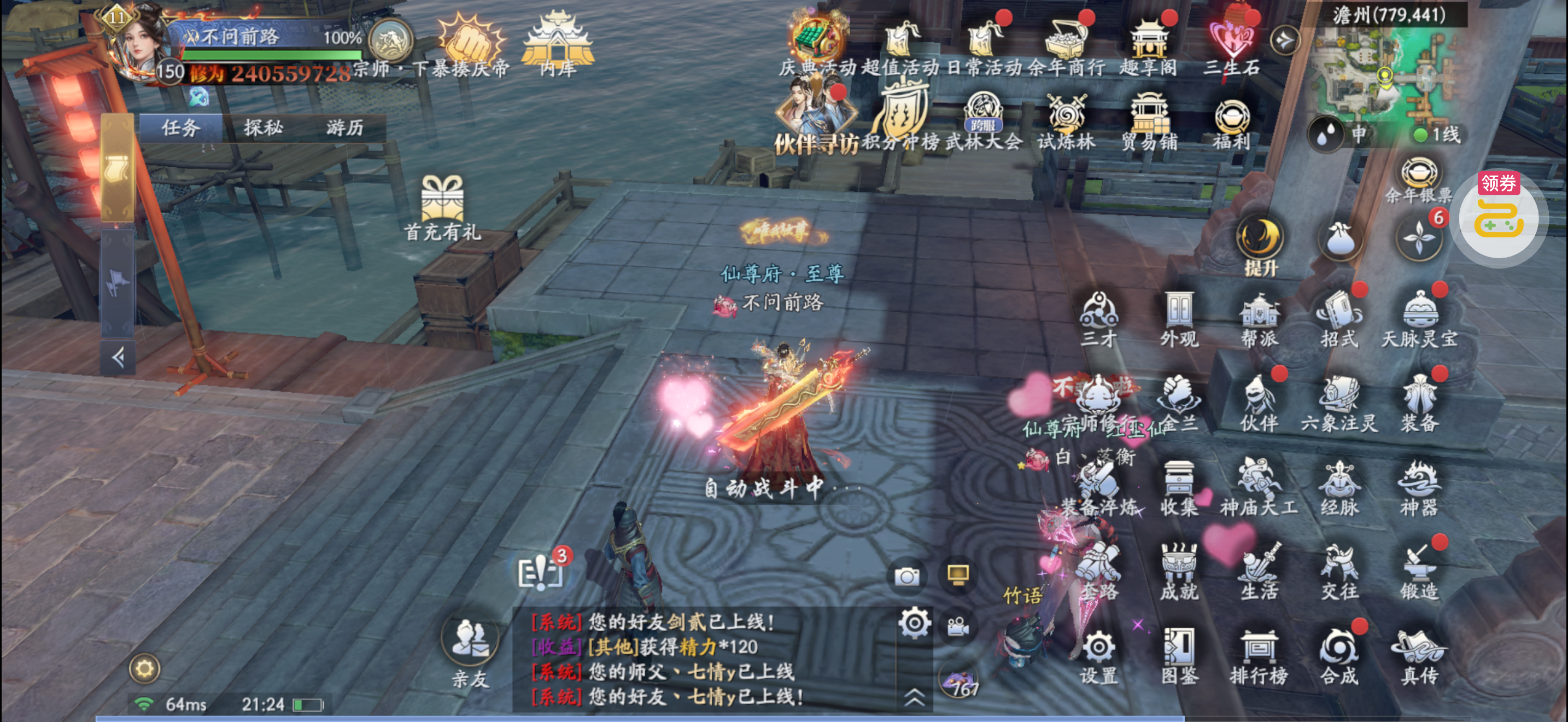Switch to the 探秘 tab
The height and width of the screenshot is (722, 1568).
pyautogui.click(x=263, y=127)
